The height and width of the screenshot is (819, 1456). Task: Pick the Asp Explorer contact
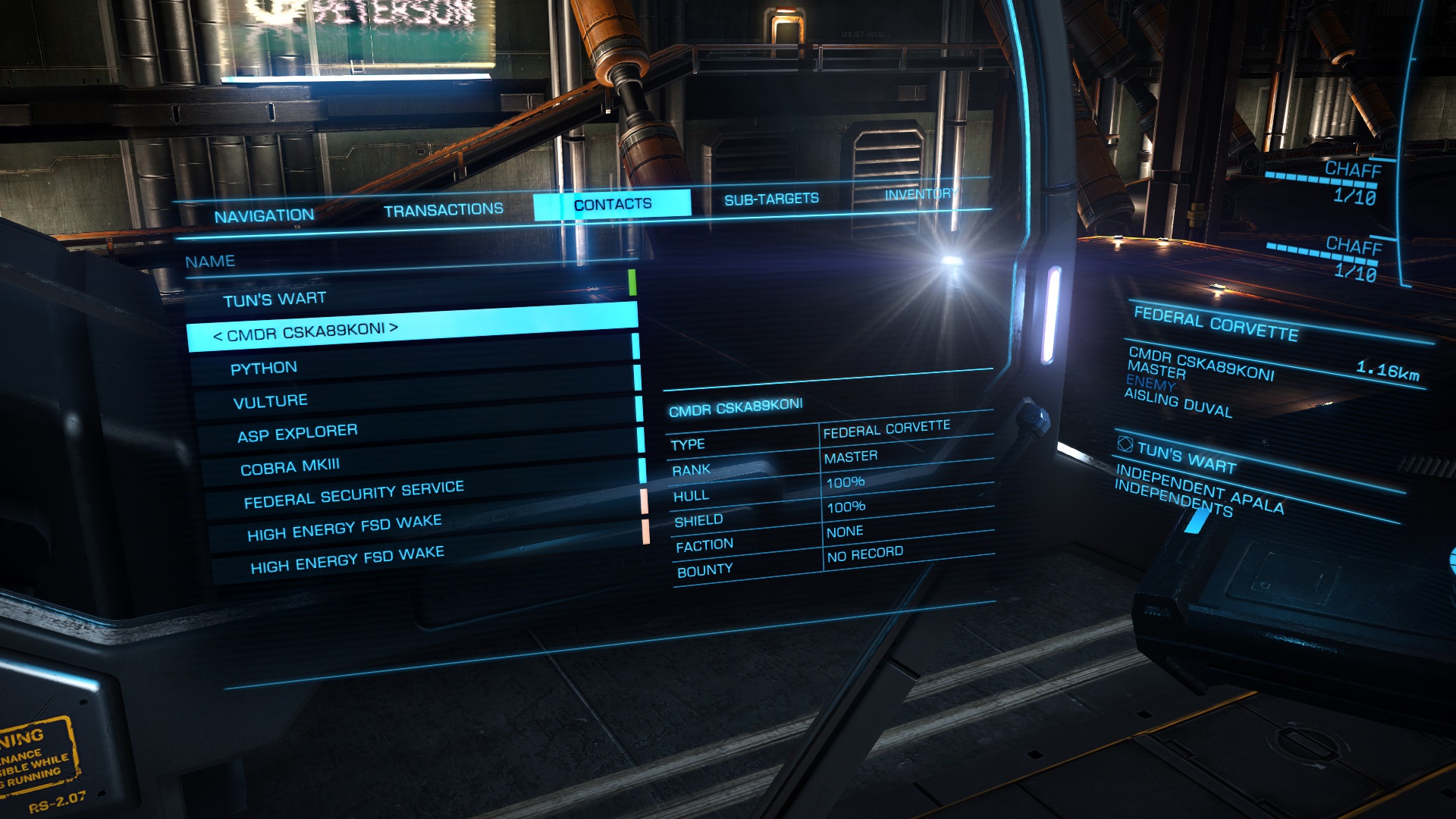(x=297, y=434)
